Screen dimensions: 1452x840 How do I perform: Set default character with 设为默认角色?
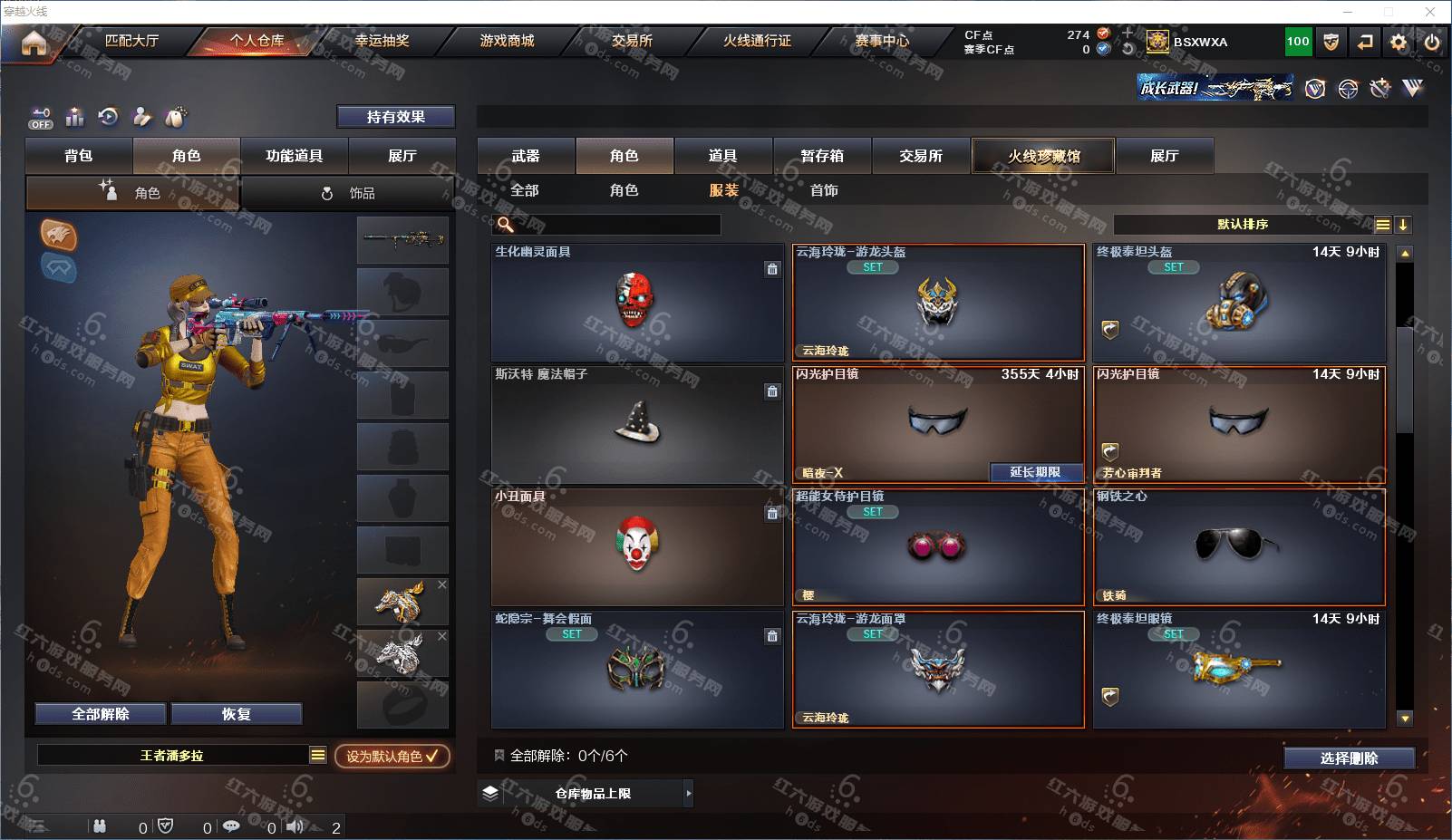[392, 756]
